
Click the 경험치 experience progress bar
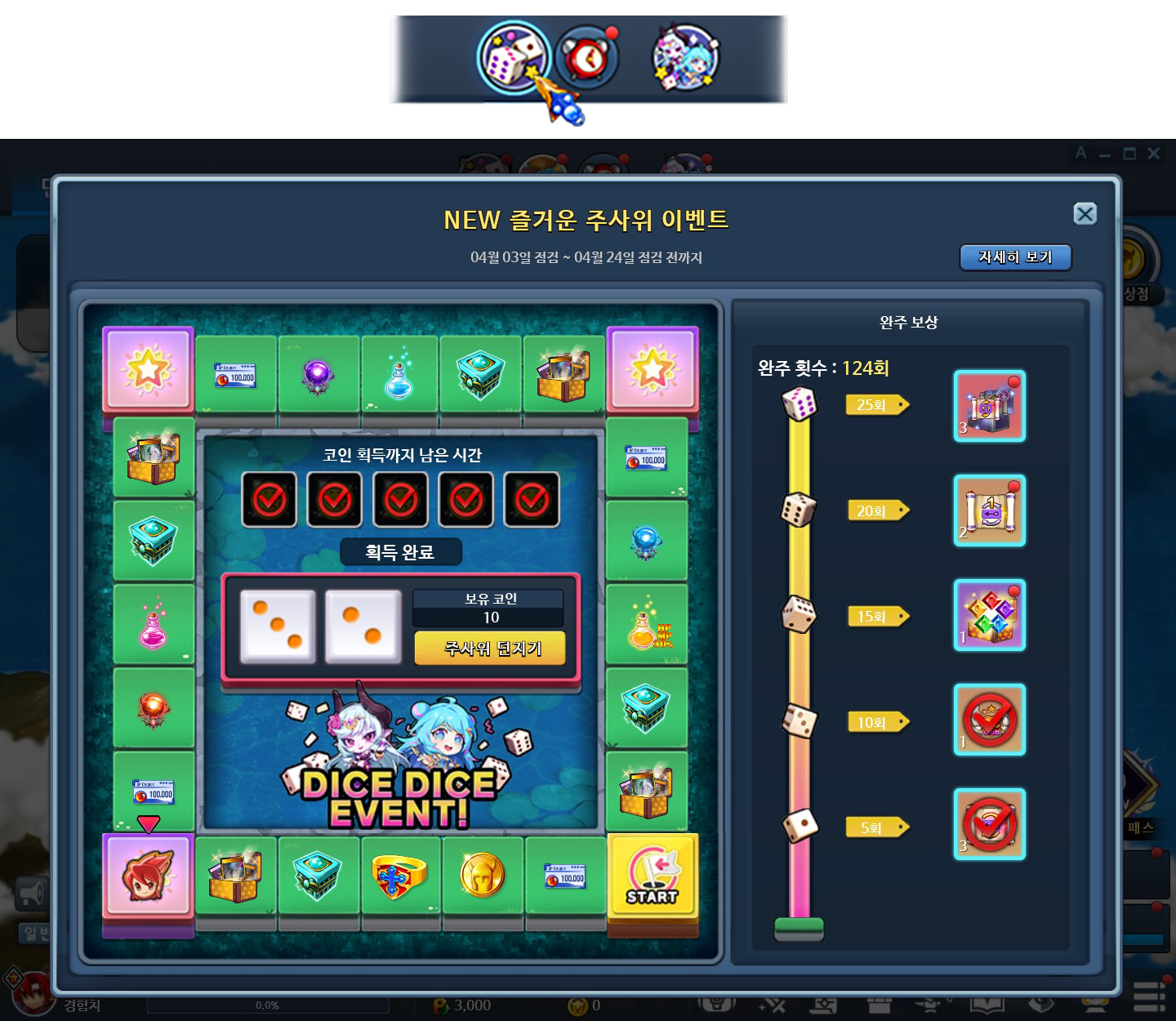pos(269,1006)
